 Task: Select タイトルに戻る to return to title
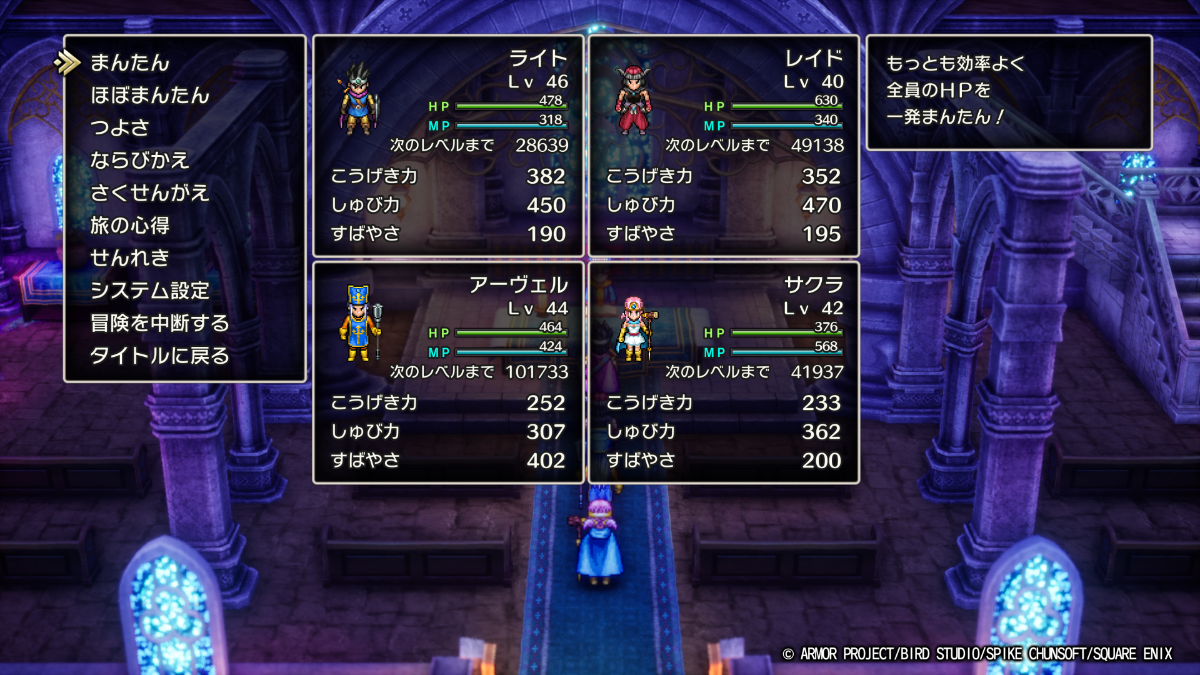coord(160,356)
